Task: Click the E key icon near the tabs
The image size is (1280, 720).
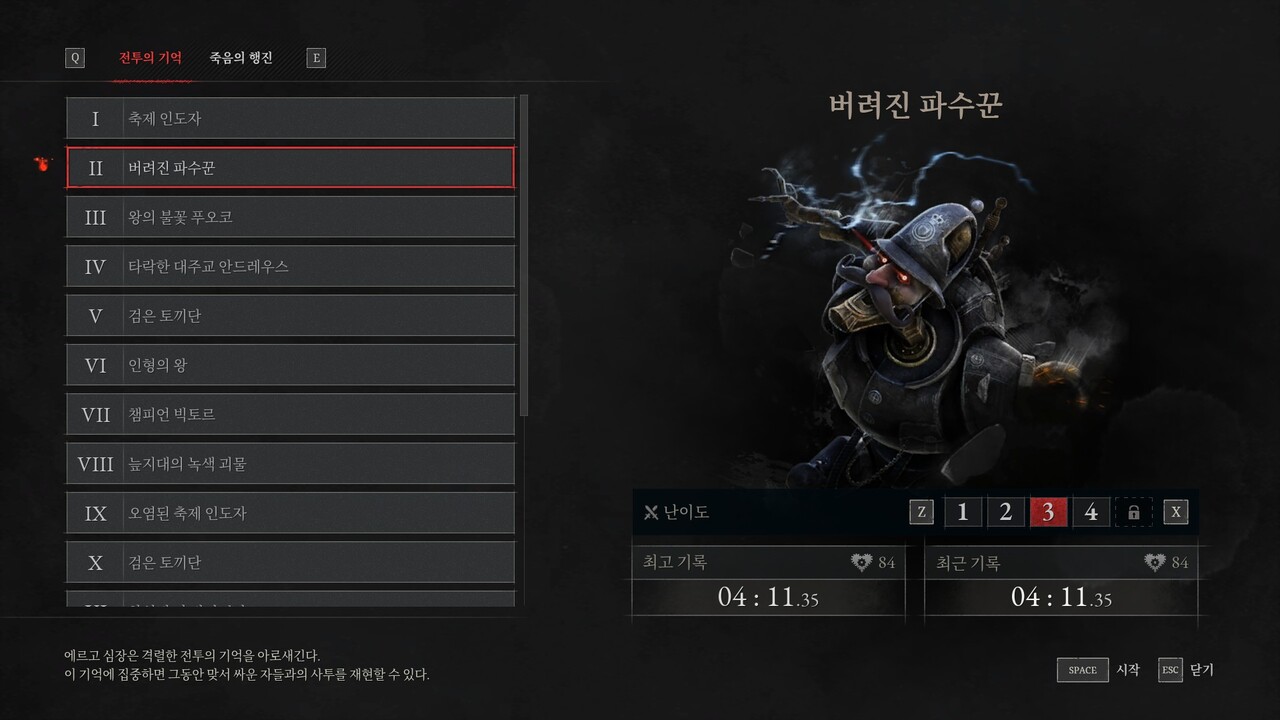Action: (316, 57)
